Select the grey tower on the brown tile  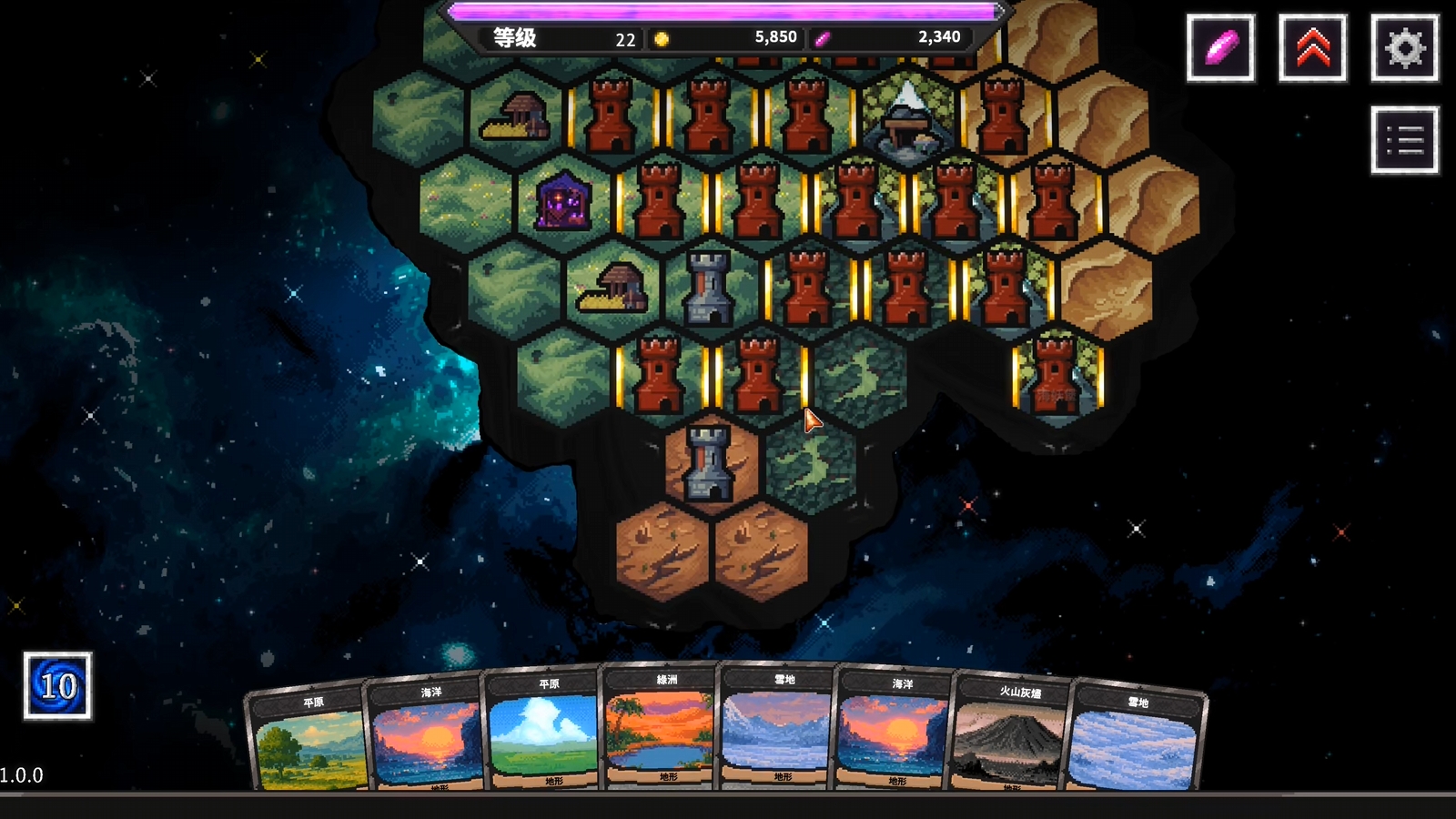(709, 462)
